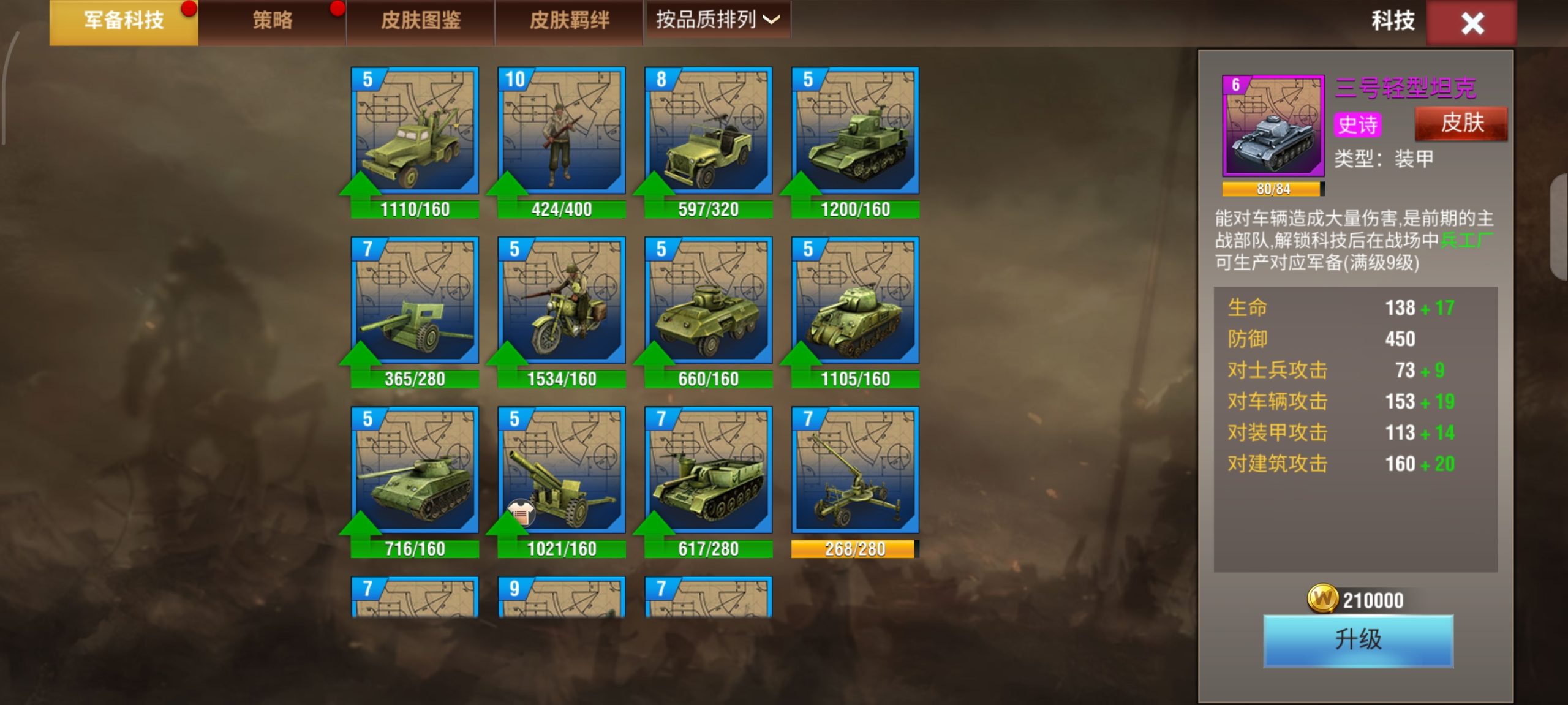Switch to the 军备科技 tab
1568x705 pixels.
click(x=124, y=21)
